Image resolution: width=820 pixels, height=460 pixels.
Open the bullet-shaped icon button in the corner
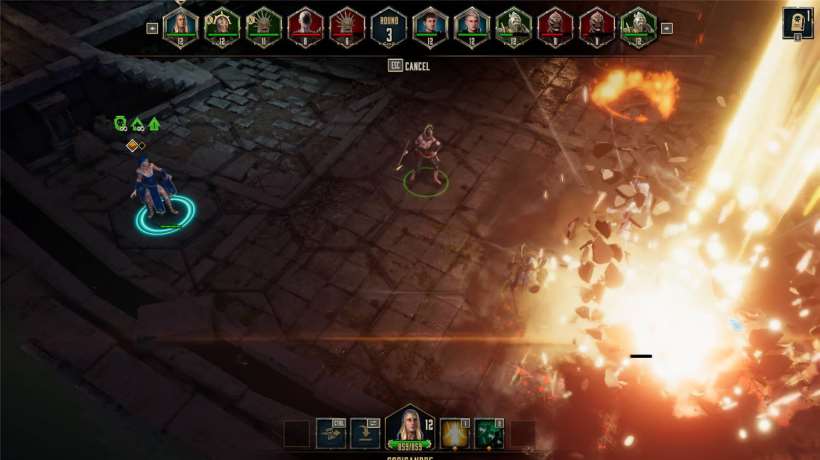click(798, 23)
